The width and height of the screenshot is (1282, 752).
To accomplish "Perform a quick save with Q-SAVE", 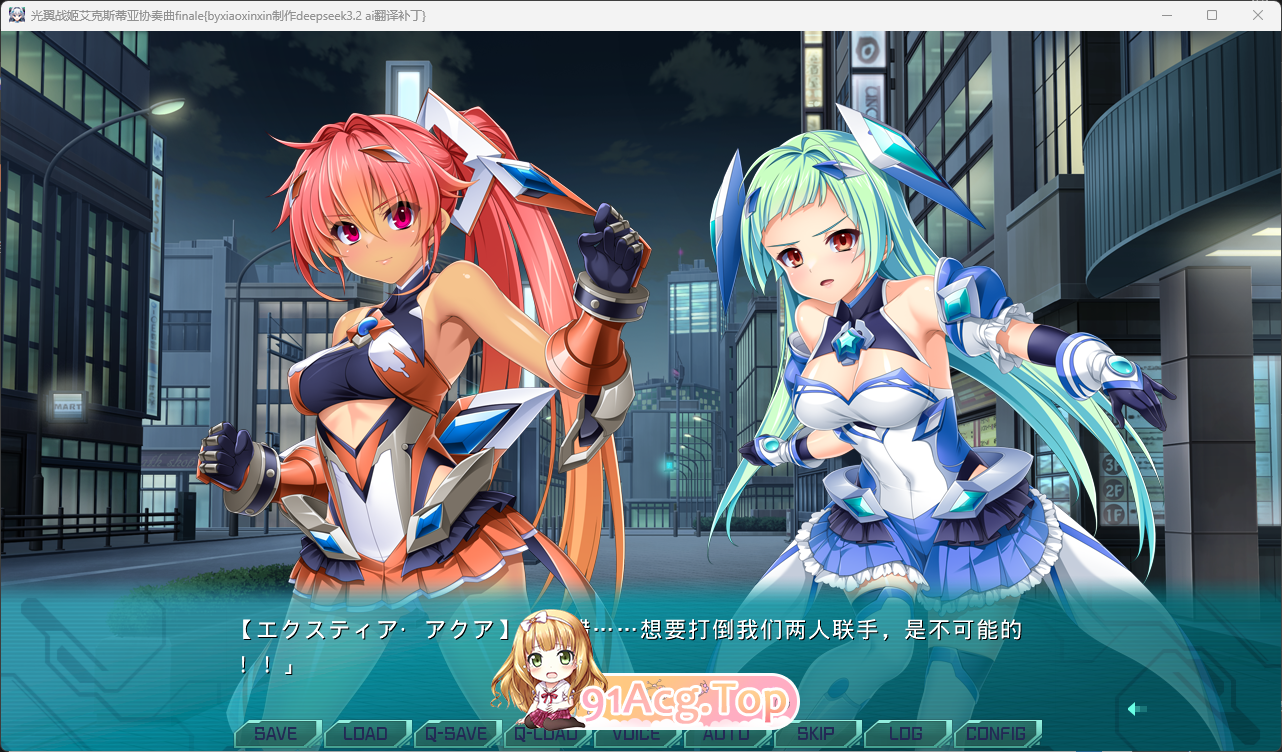I will coord(456,733).
